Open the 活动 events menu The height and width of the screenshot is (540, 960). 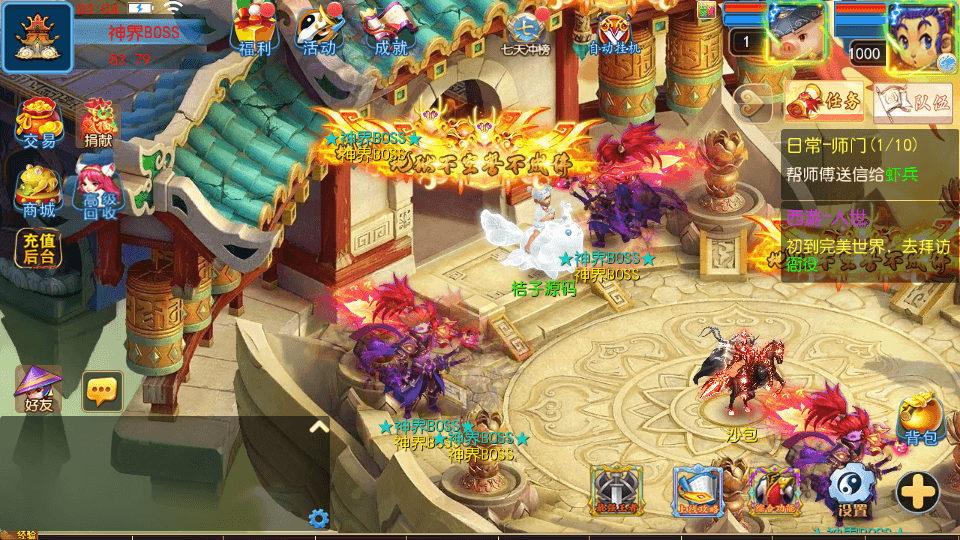(x=320, y=30)
